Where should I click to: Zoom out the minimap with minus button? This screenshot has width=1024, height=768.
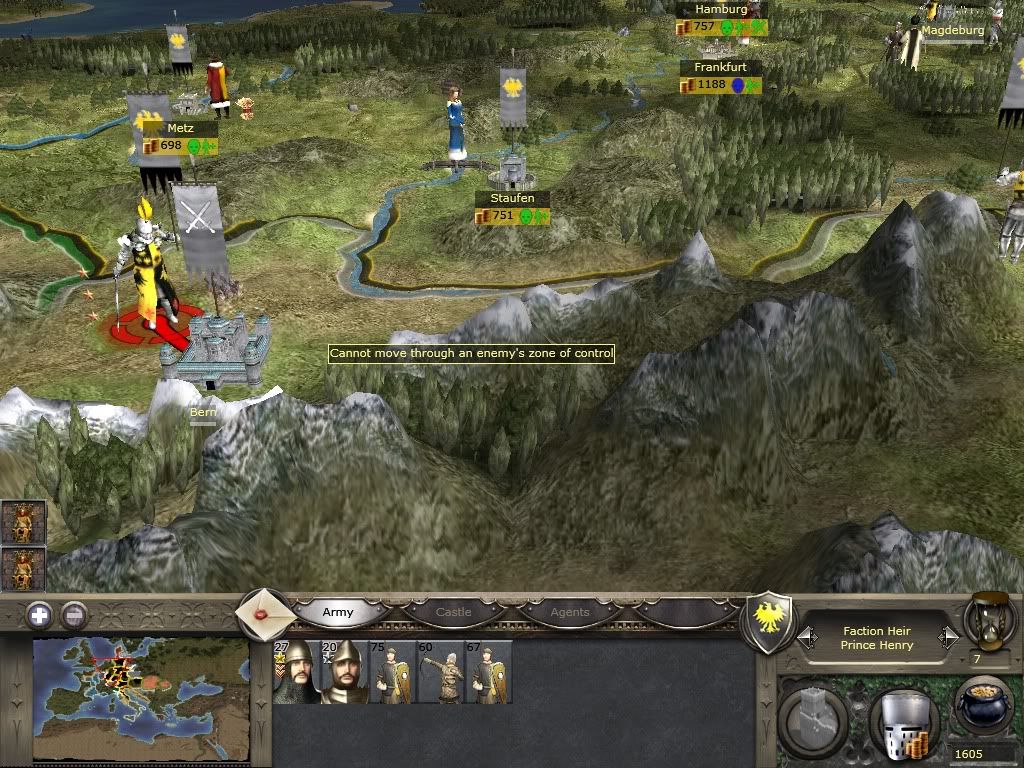tap(74, 615)
